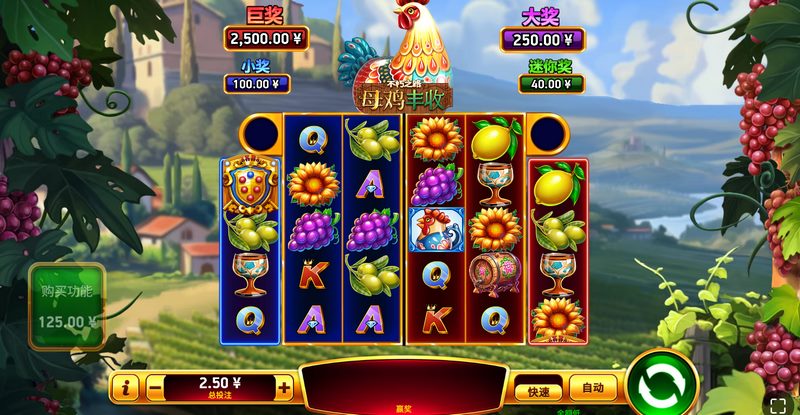The width and height of the screenshot is (800, 415).
Task: Buy the 购买功能 feature for 125.00
Action: coord(66,307)
